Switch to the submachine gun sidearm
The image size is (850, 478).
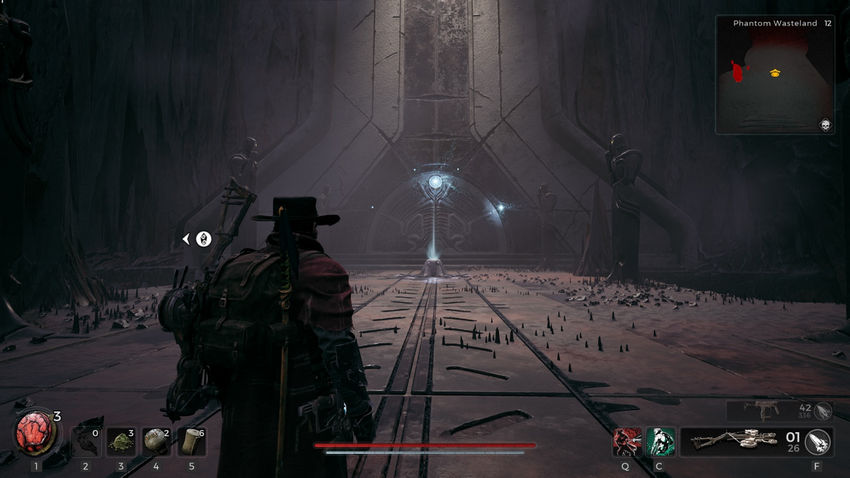click(x=763, y=409)
